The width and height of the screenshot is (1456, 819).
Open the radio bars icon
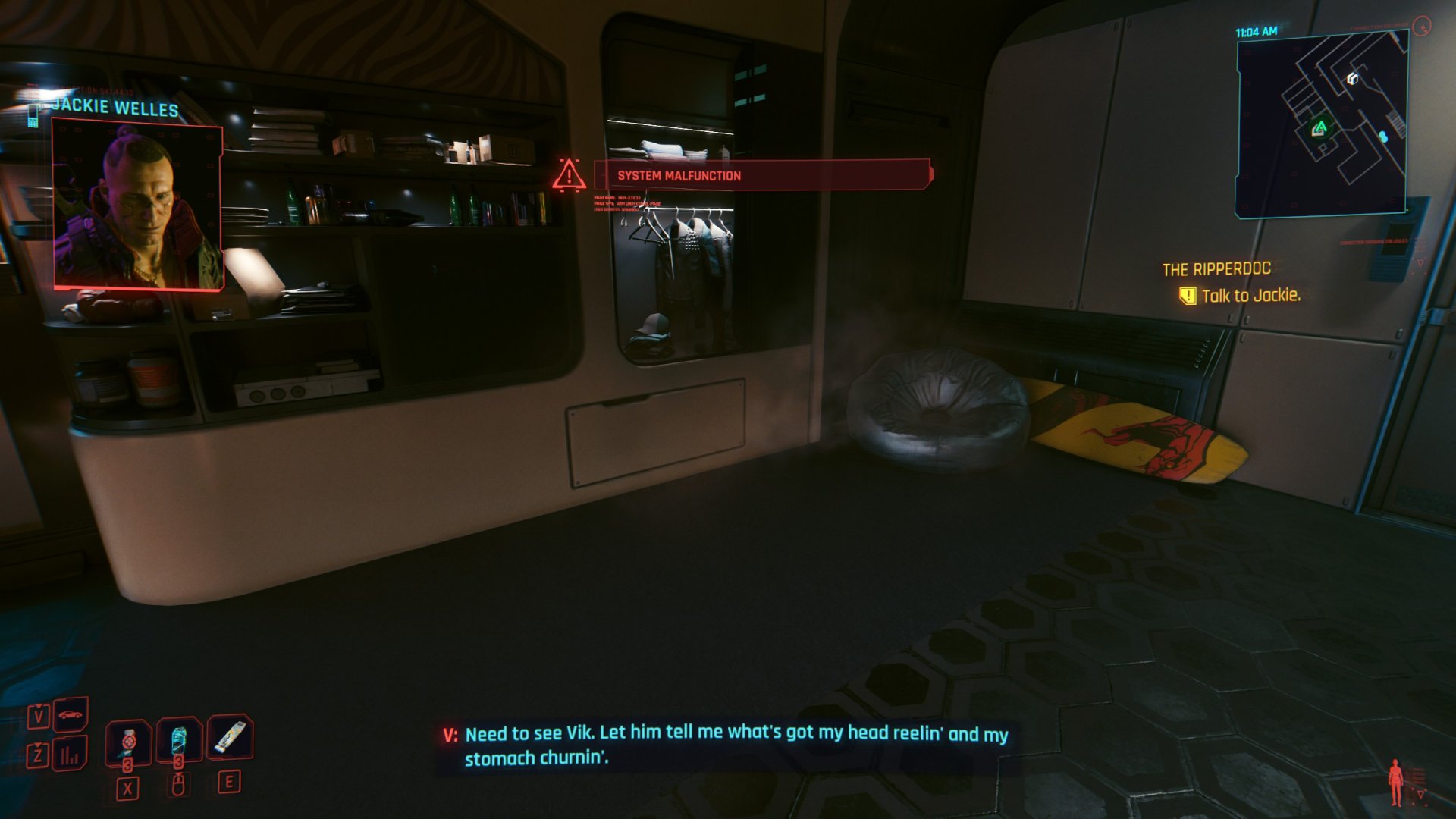click(70, 755)
